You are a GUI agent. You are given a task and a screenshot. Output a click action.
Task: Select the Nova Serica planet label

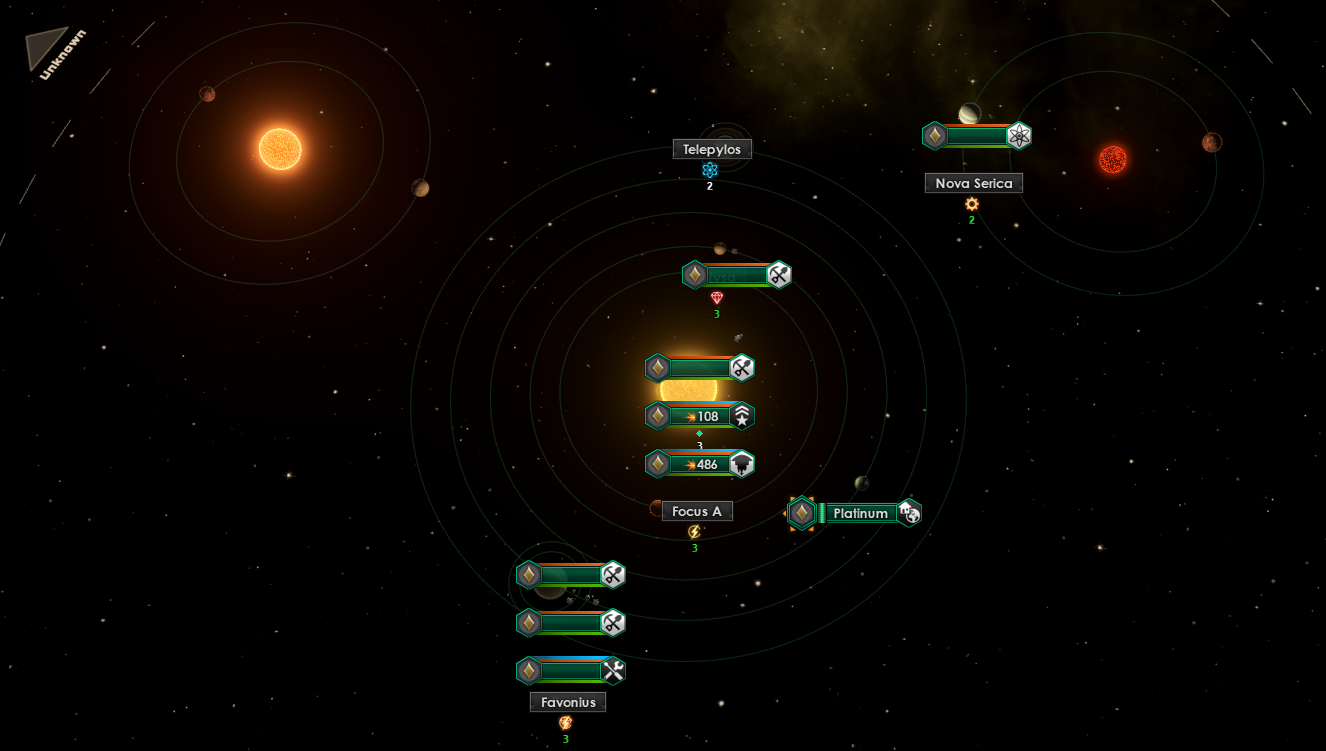coord(973,183)
